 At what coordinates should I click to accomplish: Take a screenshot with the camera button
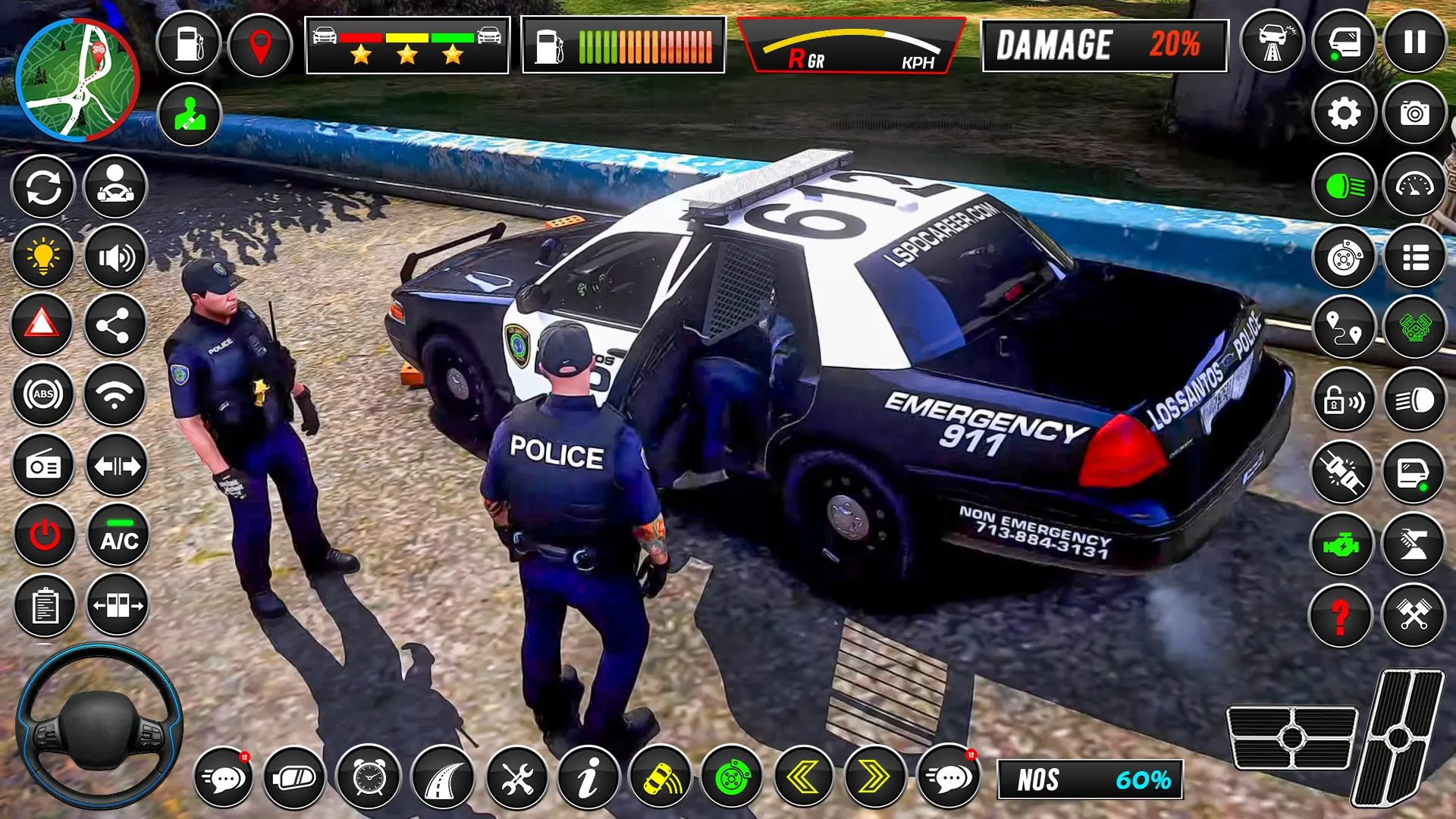(x=1414, y=114)
